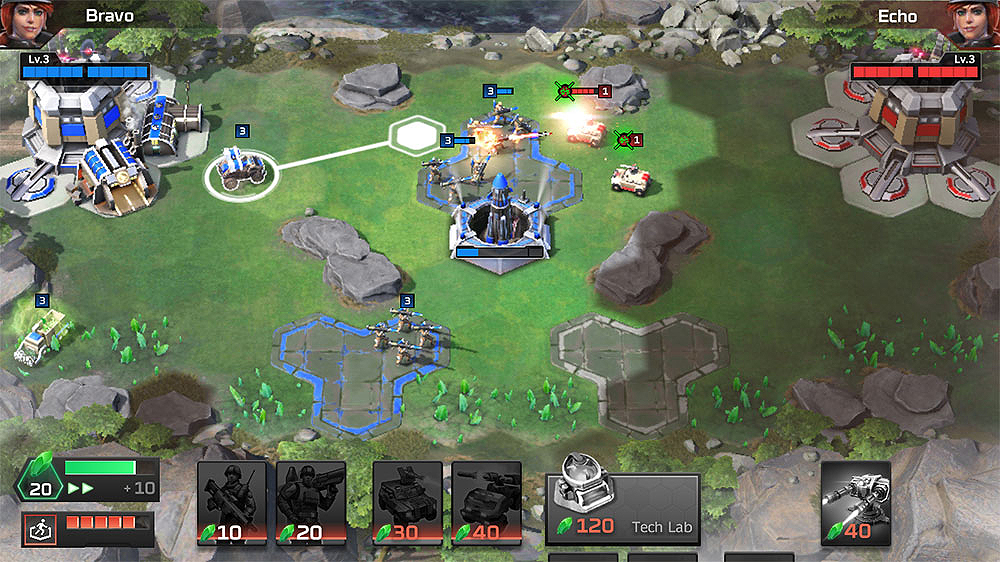Select the white hexagon move waypoint
The height and width of the screenshot is (562, 1000).
click(x=418, y=134)
